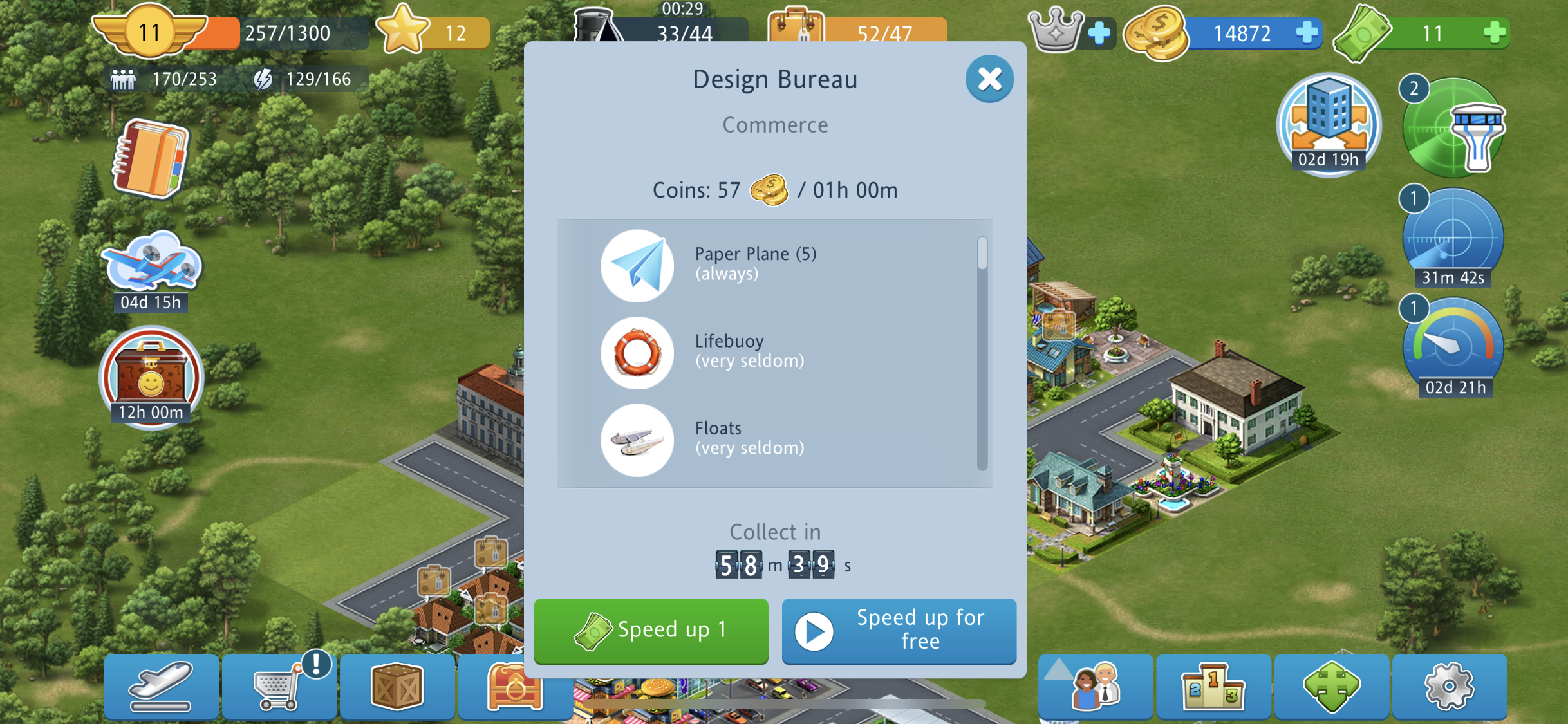Screen dimensions: 1568x724
Task: Show the leaderboard podium rankings
Action: pos(1213,687)
